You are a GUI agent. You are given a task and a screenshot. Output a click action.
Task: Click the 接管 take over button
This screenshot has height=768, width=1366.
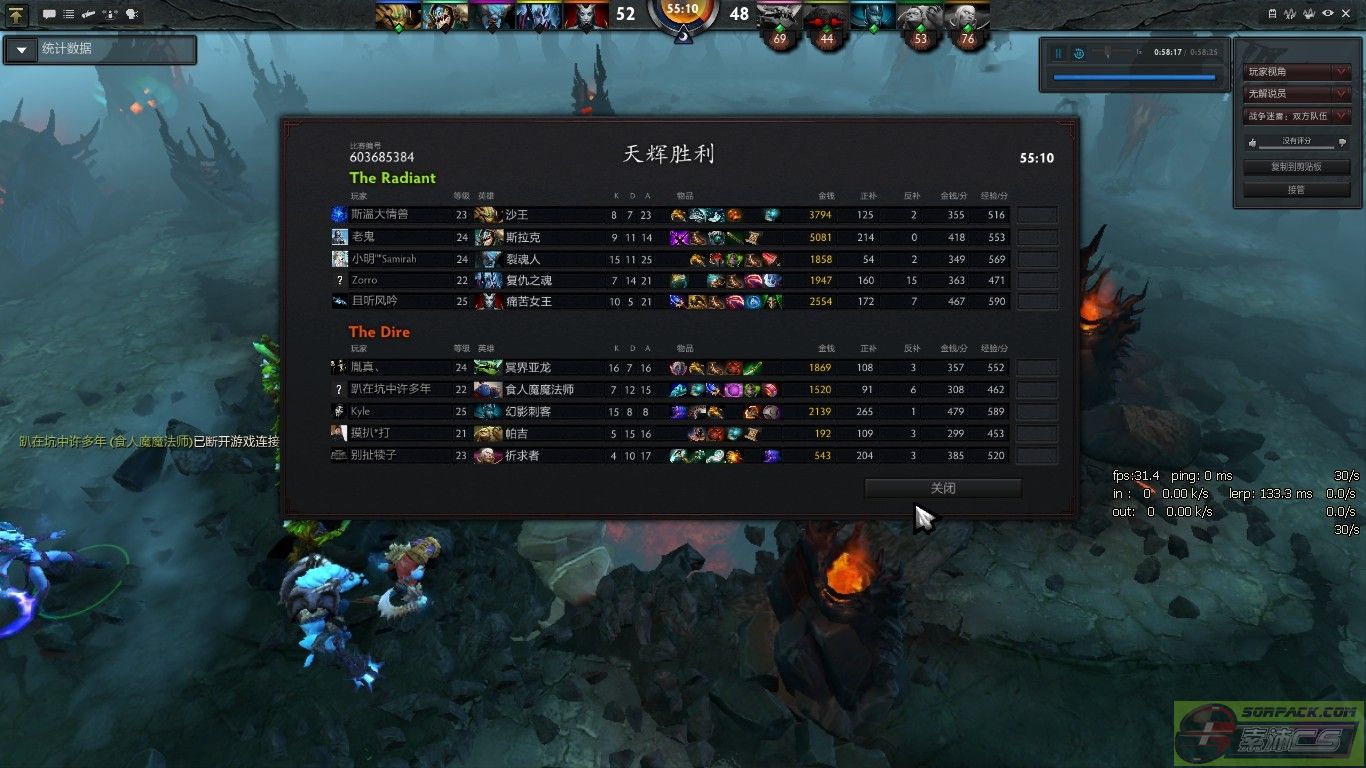tap(1296, 189)
